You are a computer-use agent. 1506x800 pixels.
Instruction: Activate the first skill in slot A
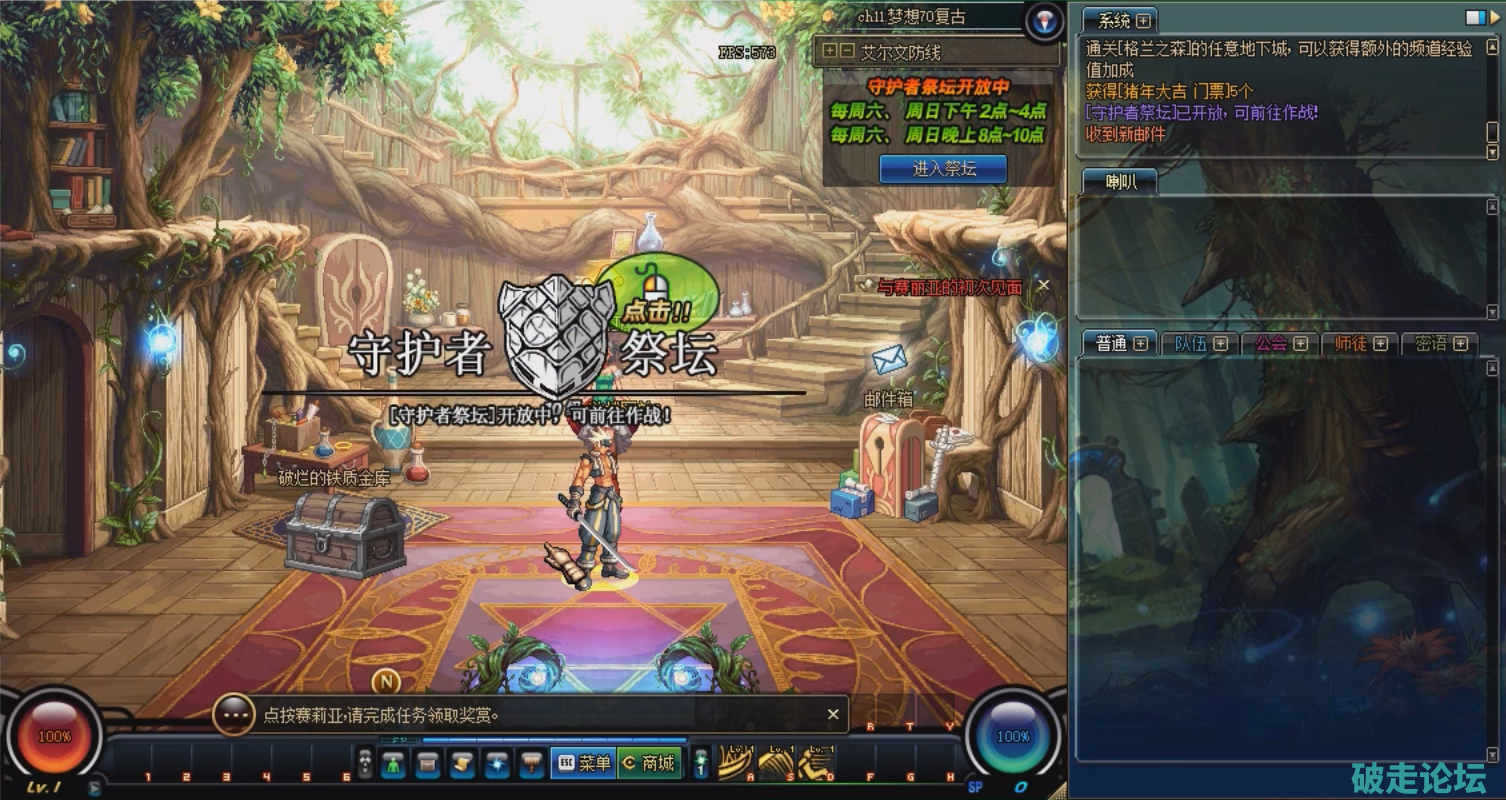coord(735,764)
